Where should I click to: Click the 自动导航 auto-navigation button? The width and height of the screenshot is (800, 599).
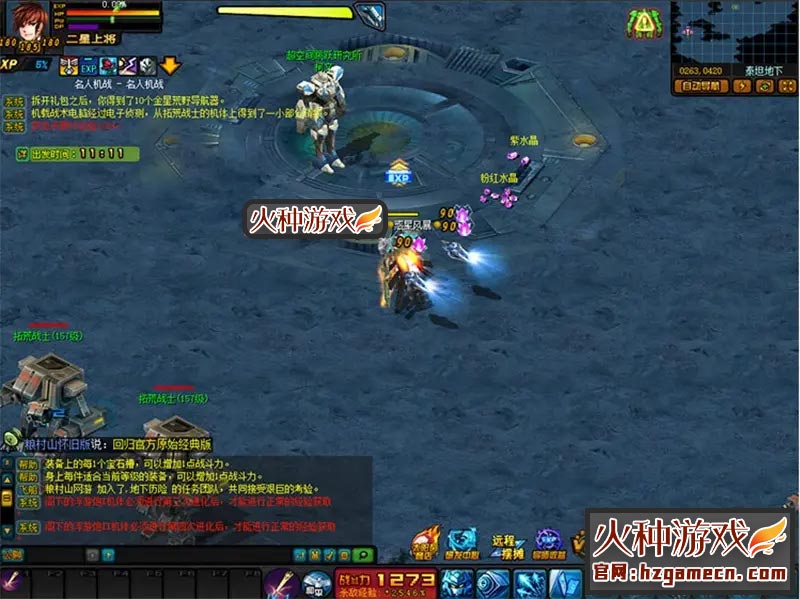tap(699, 86)
